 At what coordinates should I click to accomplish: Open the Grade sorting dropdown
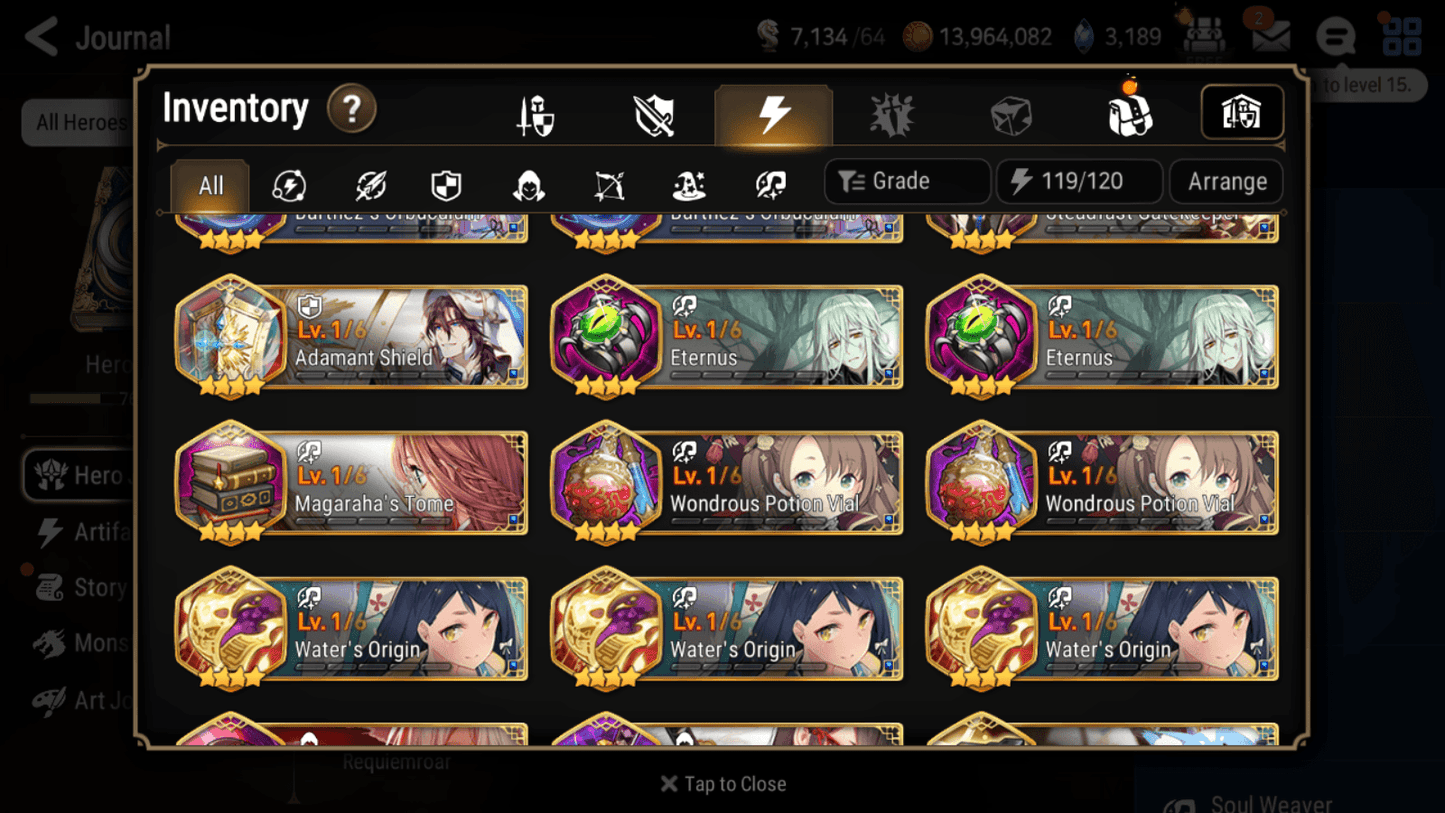[x=905, y=181]
